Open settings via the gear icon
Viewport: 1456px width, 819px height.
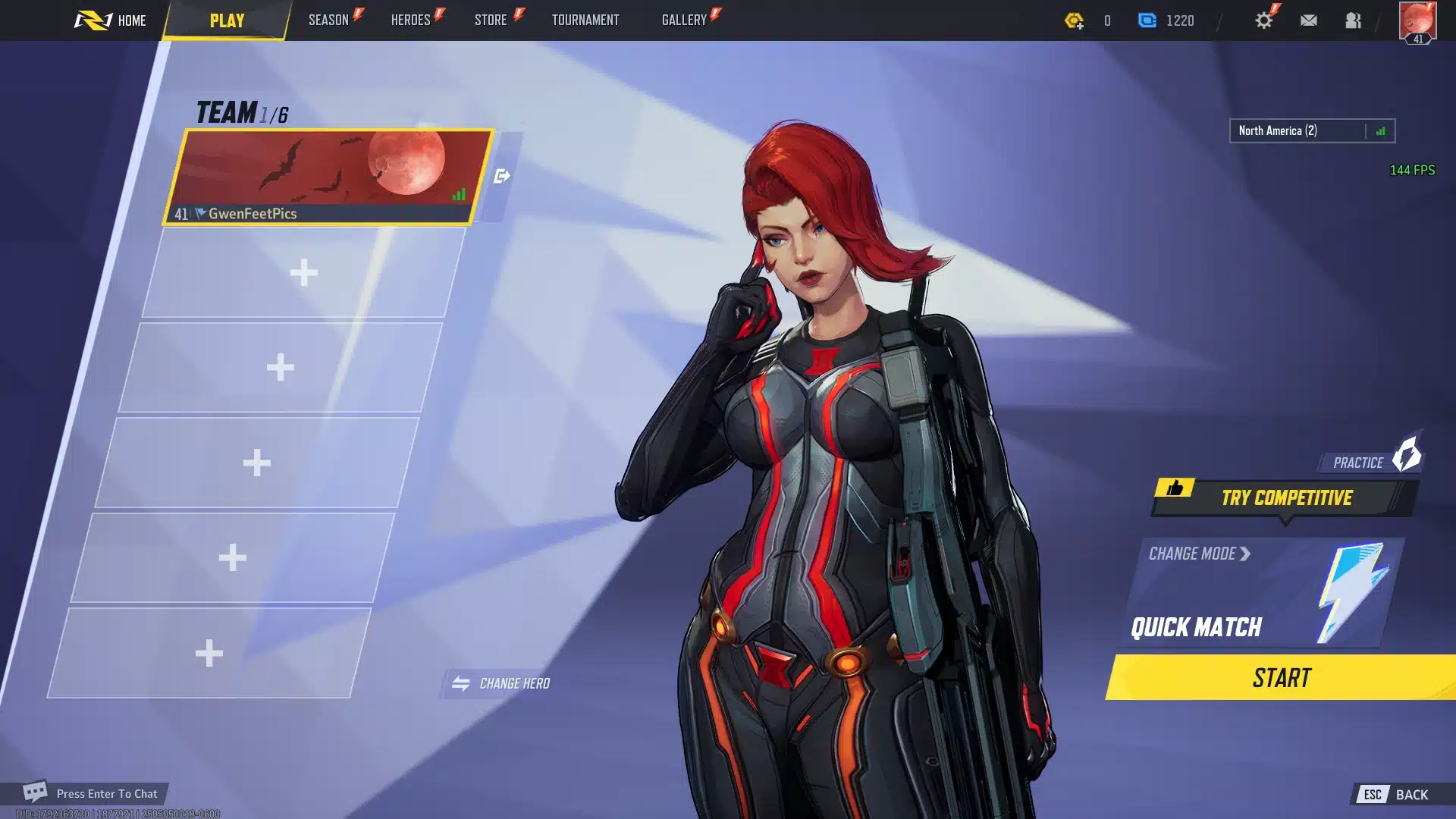1264,20
